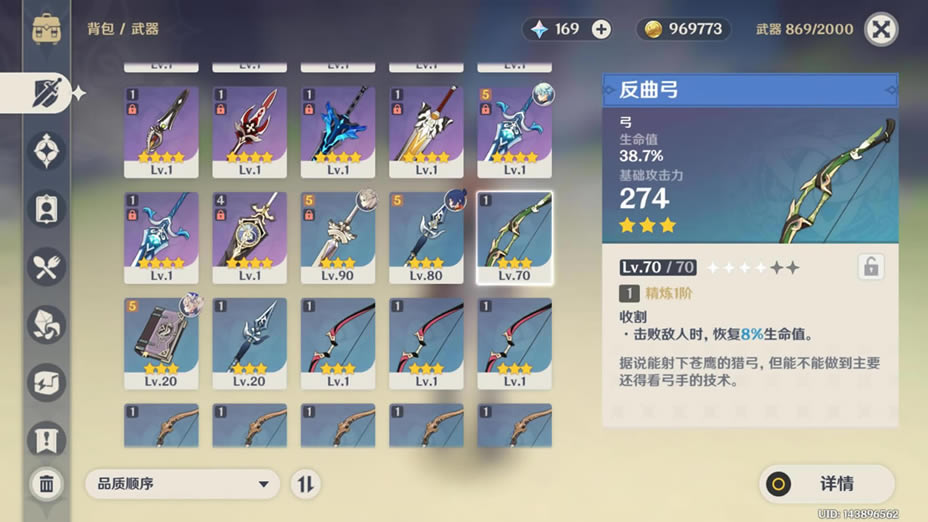Select the red-bladed four-star Lv.1 weapon

point(249,132)
